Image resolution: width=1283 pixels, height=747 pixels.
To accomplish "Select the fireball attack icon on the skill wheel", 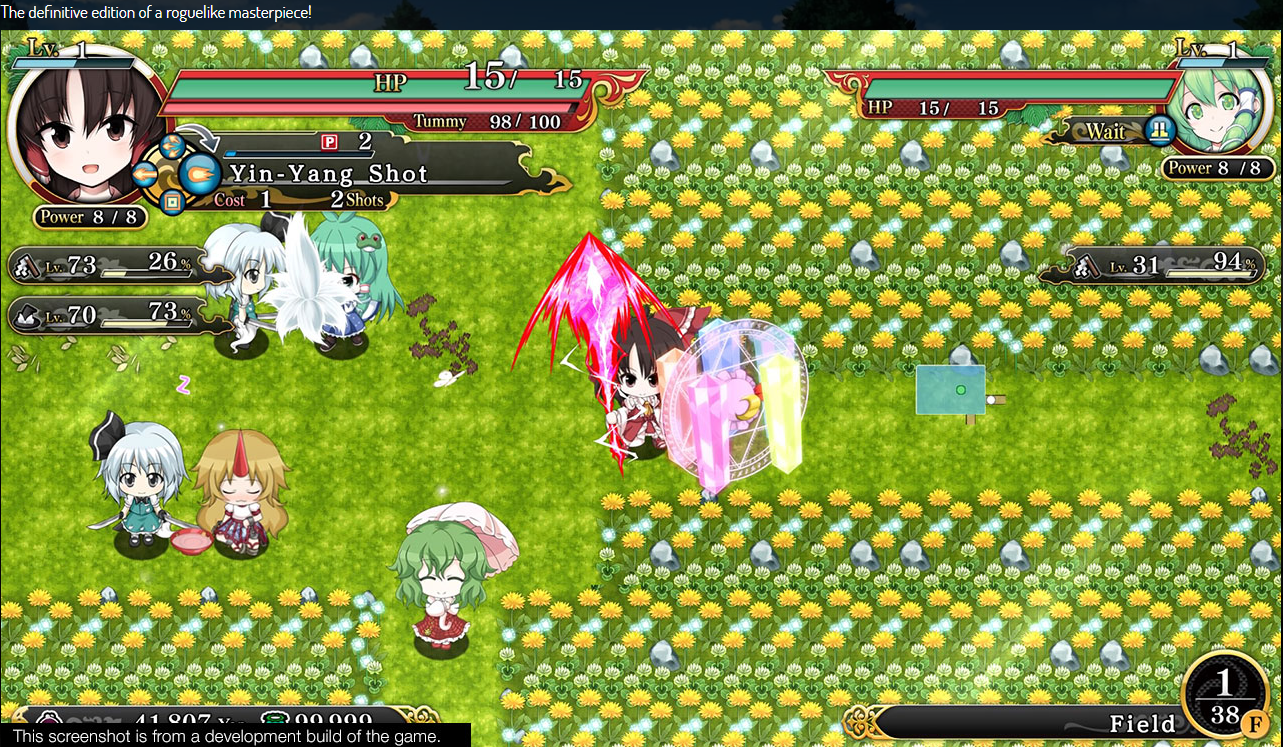I will click(199, 175).
